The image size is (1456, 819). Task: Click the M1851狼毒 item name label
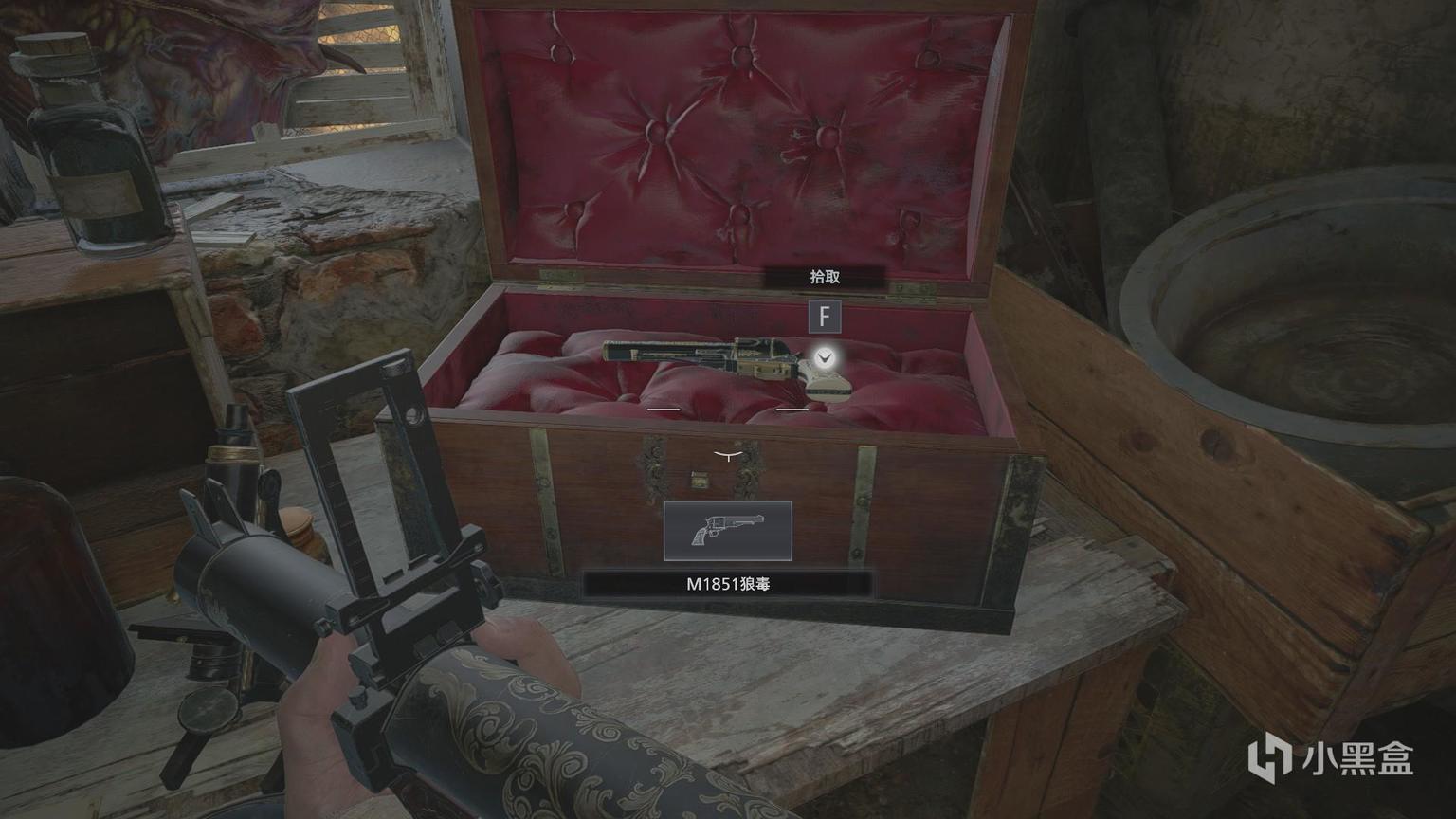pos(727,584)
